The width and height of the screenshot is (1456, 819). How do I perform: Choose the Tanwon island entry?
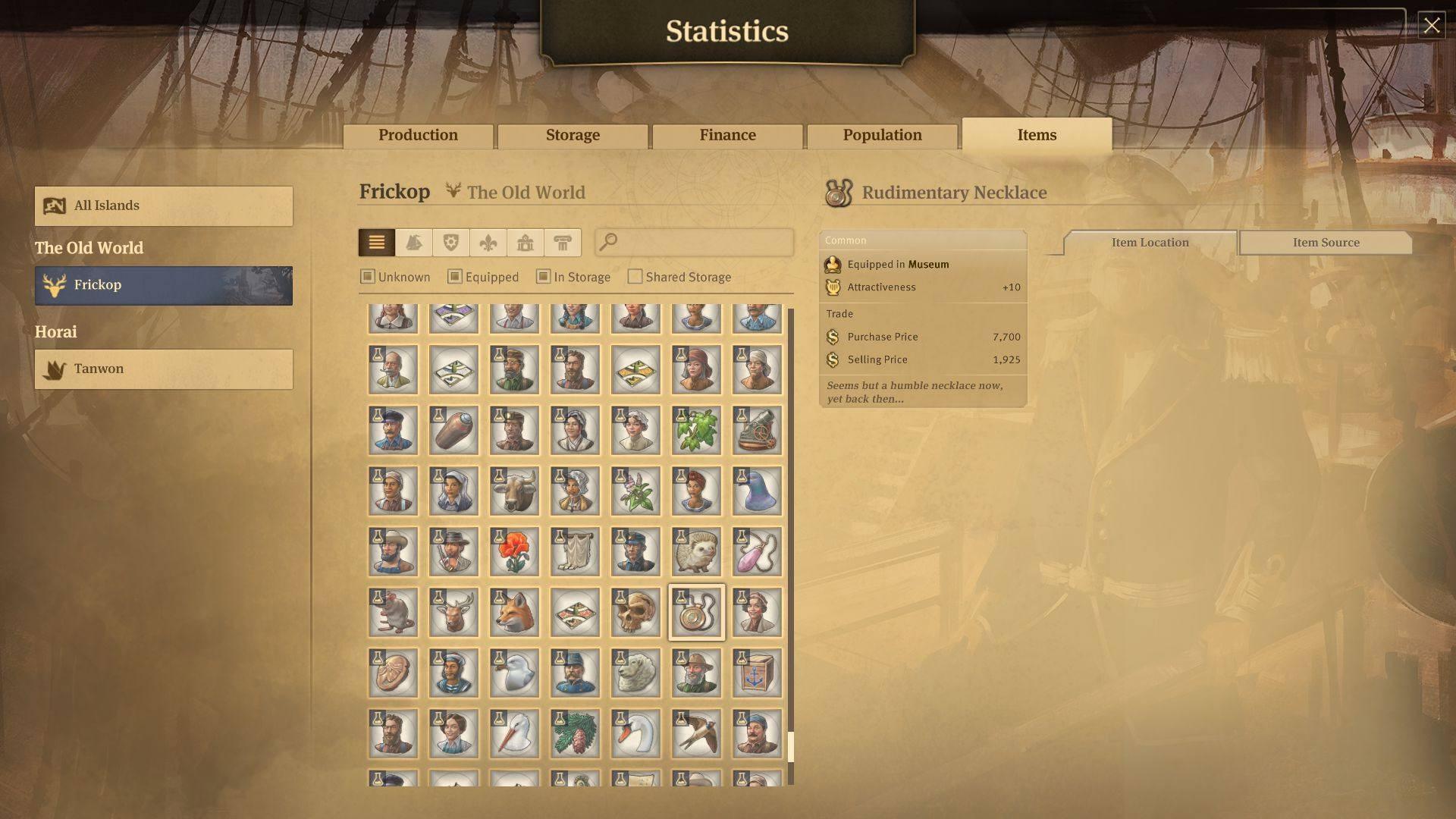164,369
